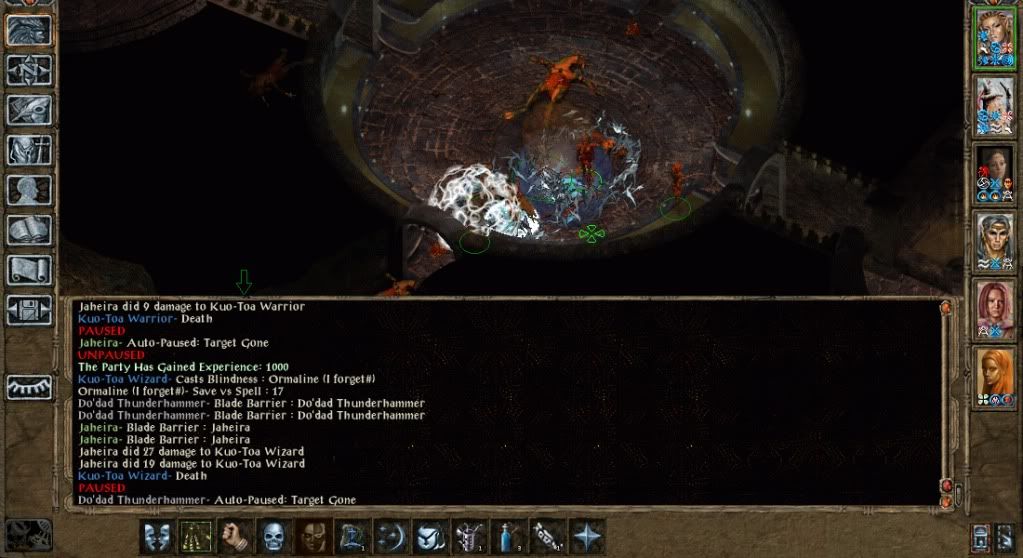The width and height of the screenshot is (1023, 558).
Task: Open the character record head icon
Action: click(x=30, y=190)
